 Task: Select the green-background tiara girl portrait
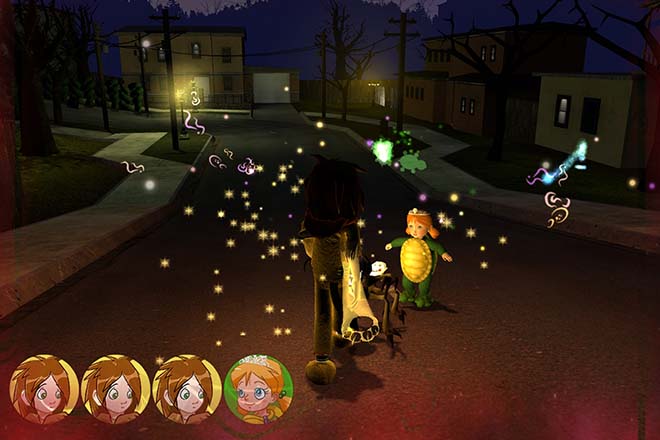[258, 389]
